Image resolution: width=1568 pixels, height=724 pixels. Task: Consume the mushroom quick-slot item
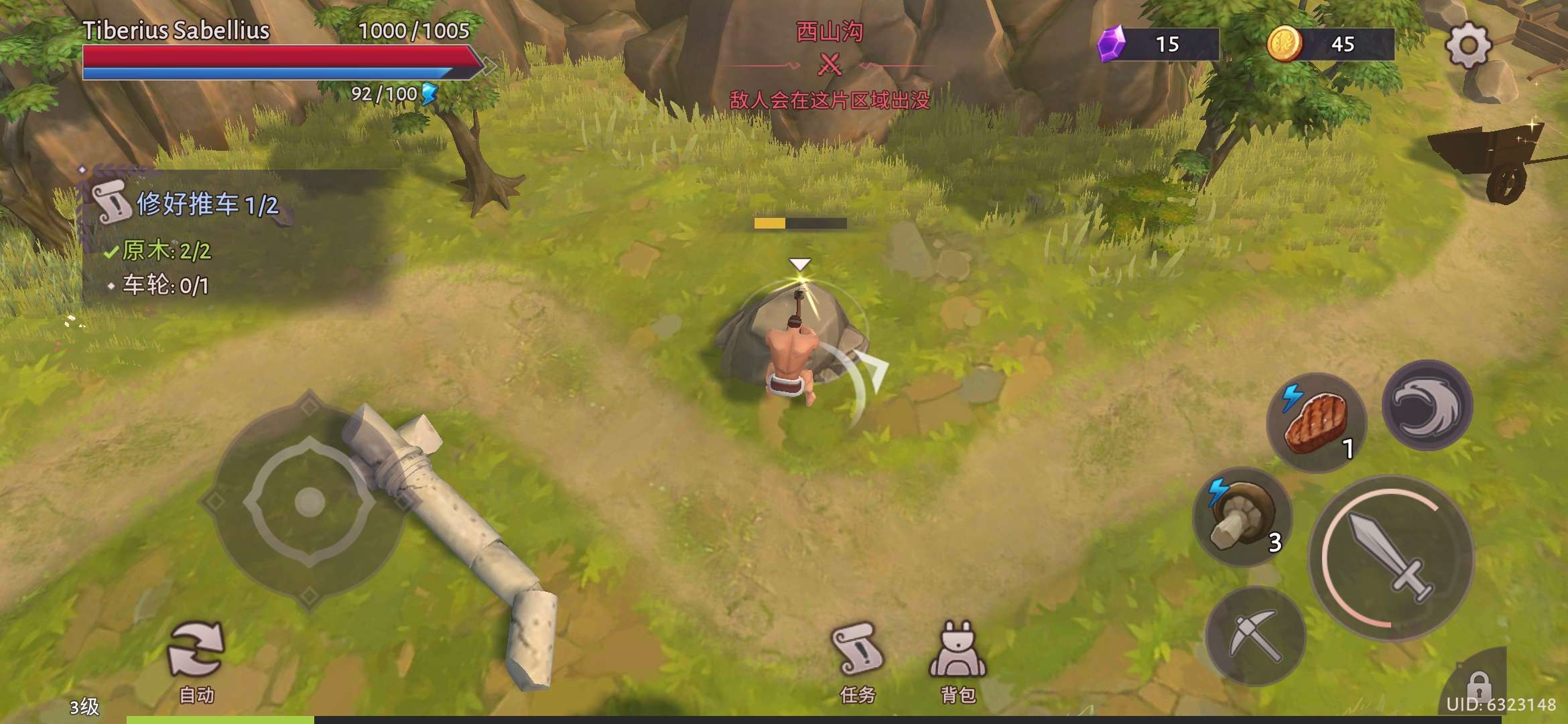point(1242,517)
